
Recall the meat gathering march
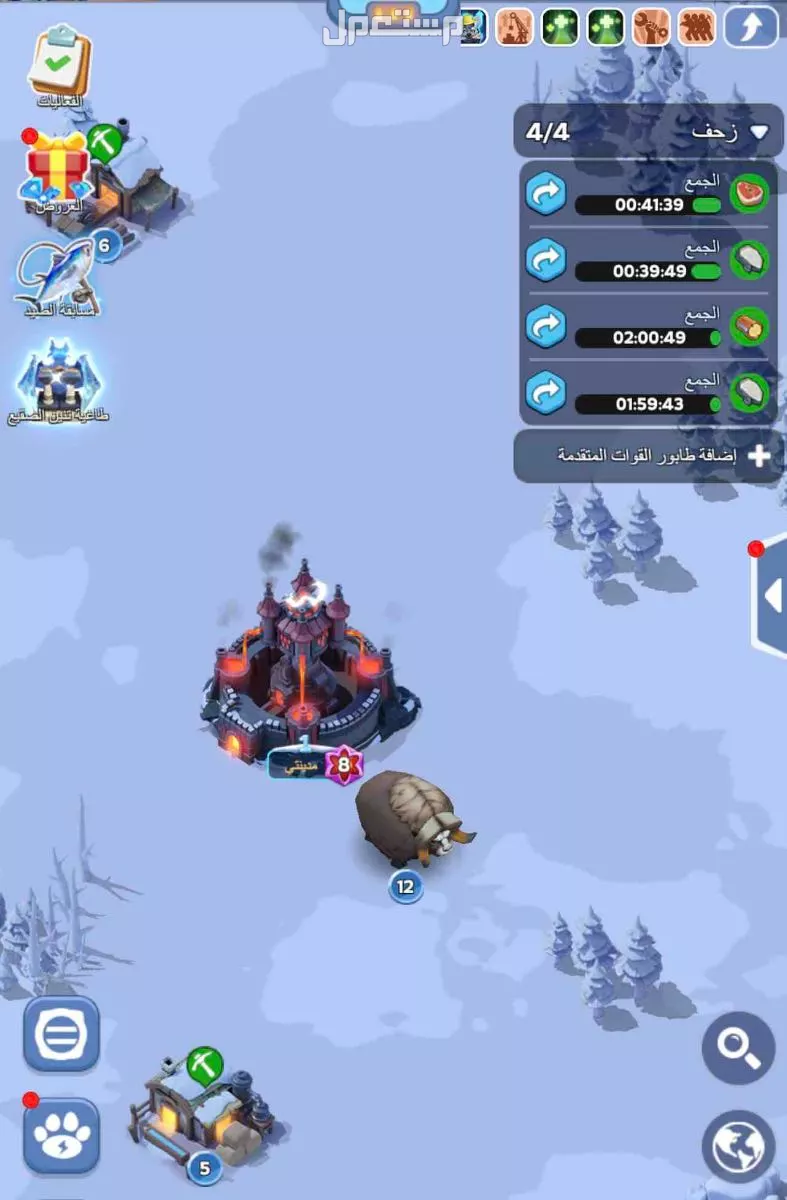pos(546,194)
